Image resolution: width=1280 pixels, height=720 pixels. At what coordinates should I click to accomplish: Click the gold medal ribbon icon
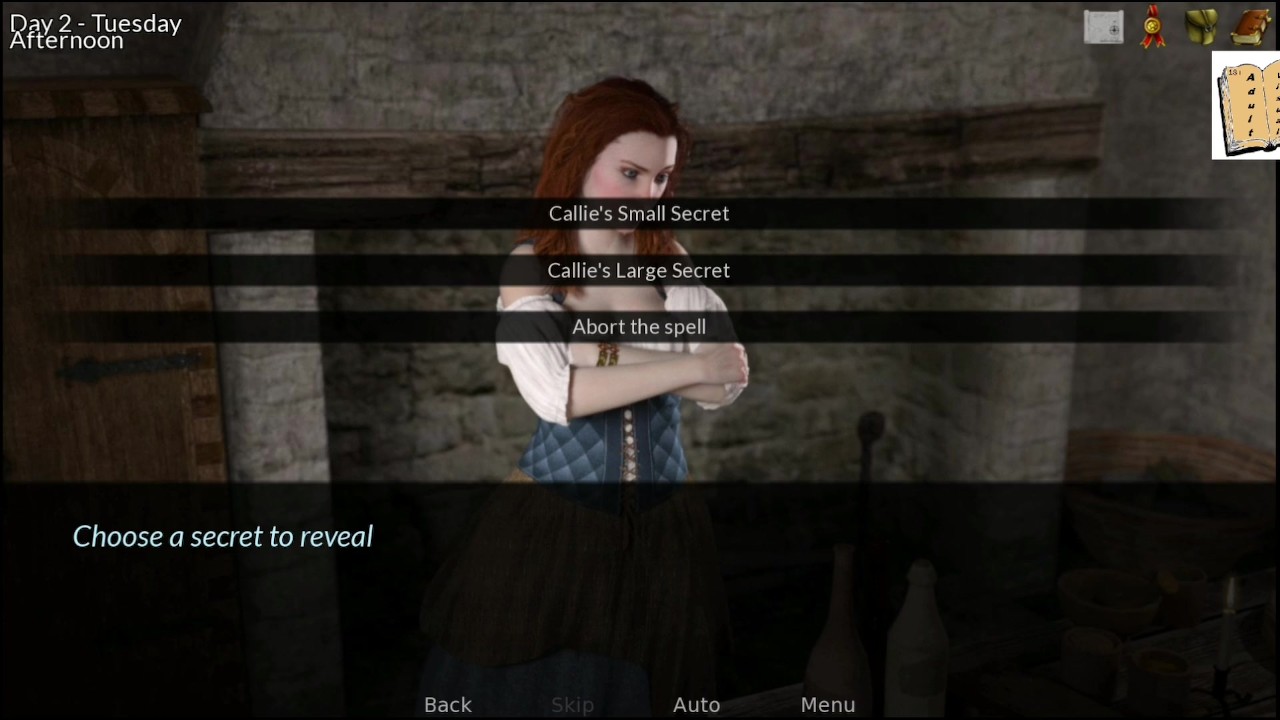(1153, 27)
